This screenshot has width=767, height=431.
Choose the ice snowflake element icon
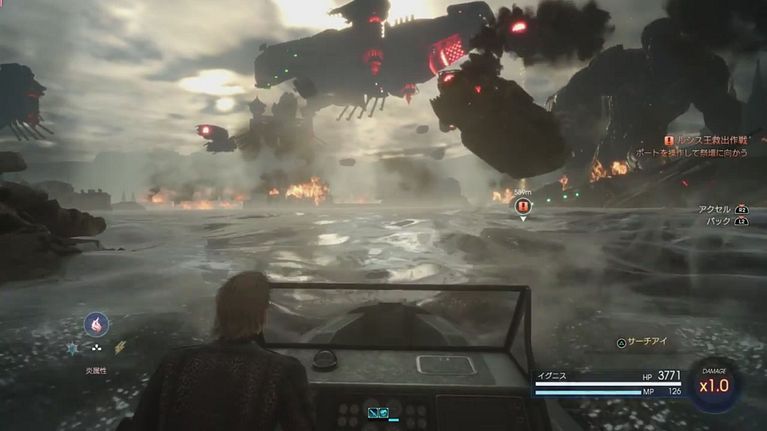[x=74, y=348]
